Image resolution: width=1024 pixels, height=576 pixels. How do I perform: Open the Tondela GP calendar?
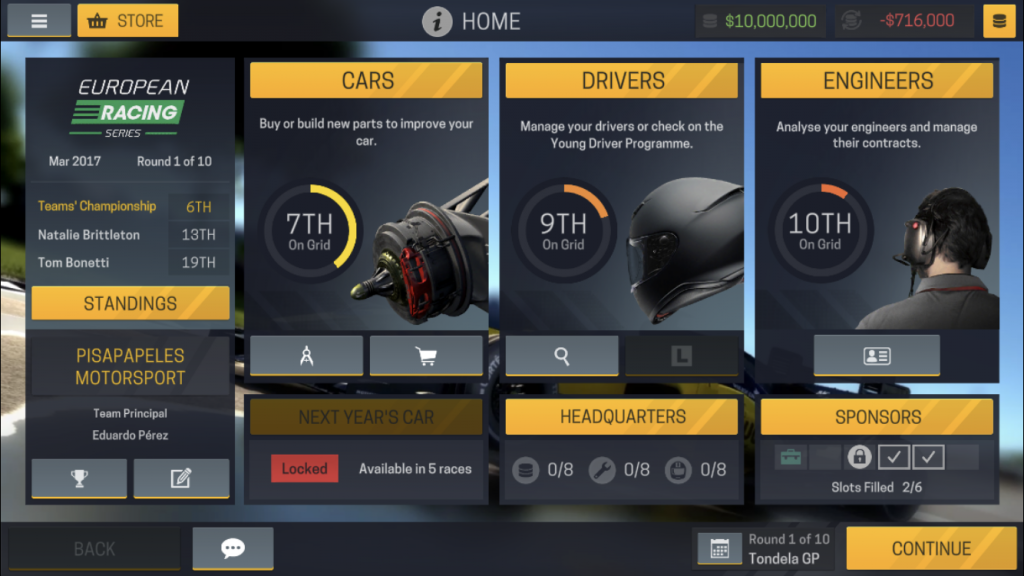(x=719, y=548)
